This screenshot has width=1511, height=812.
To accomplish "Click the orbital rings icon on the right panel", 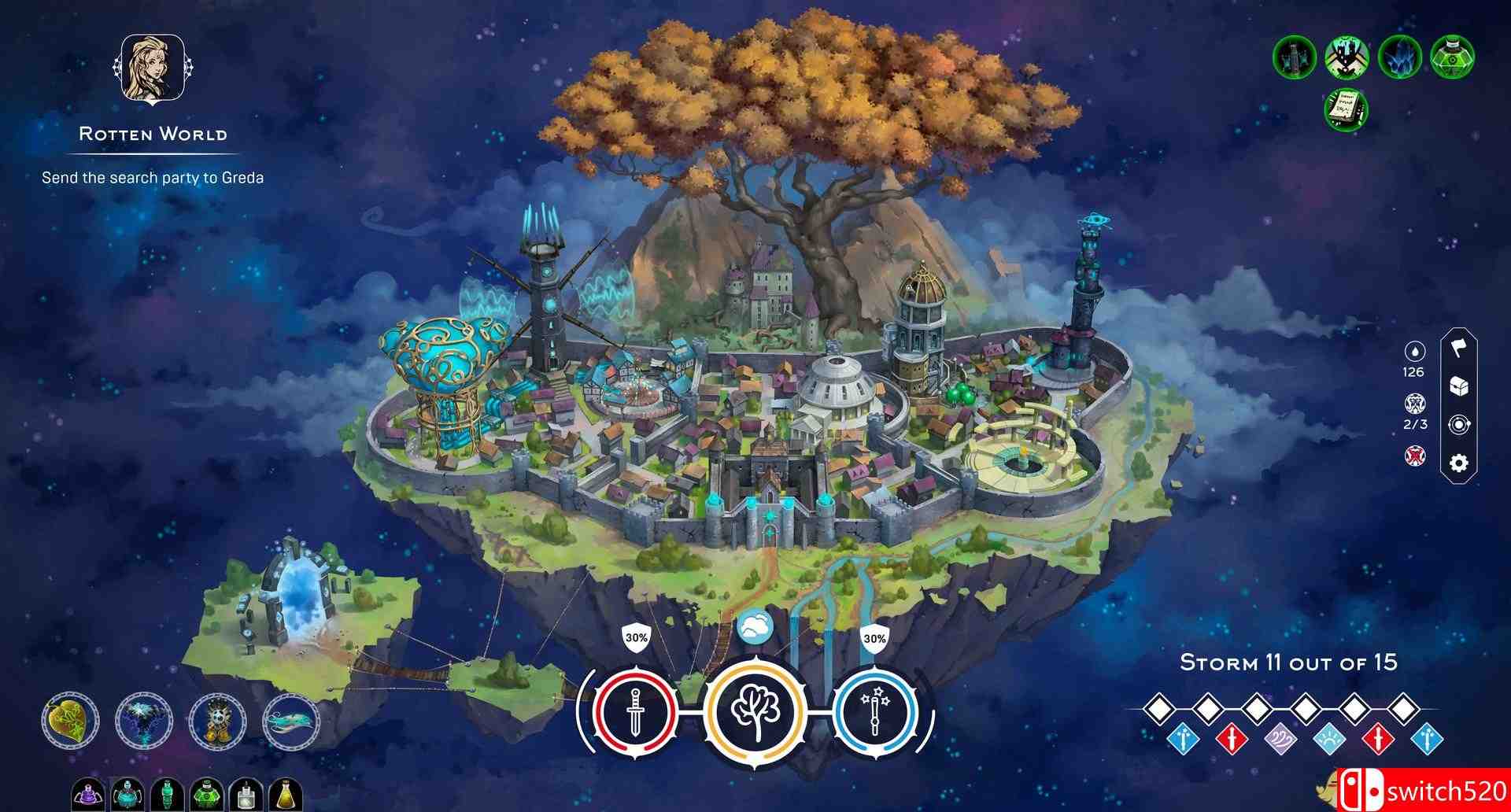I will pyautogui.click(x=1458, y=425).
